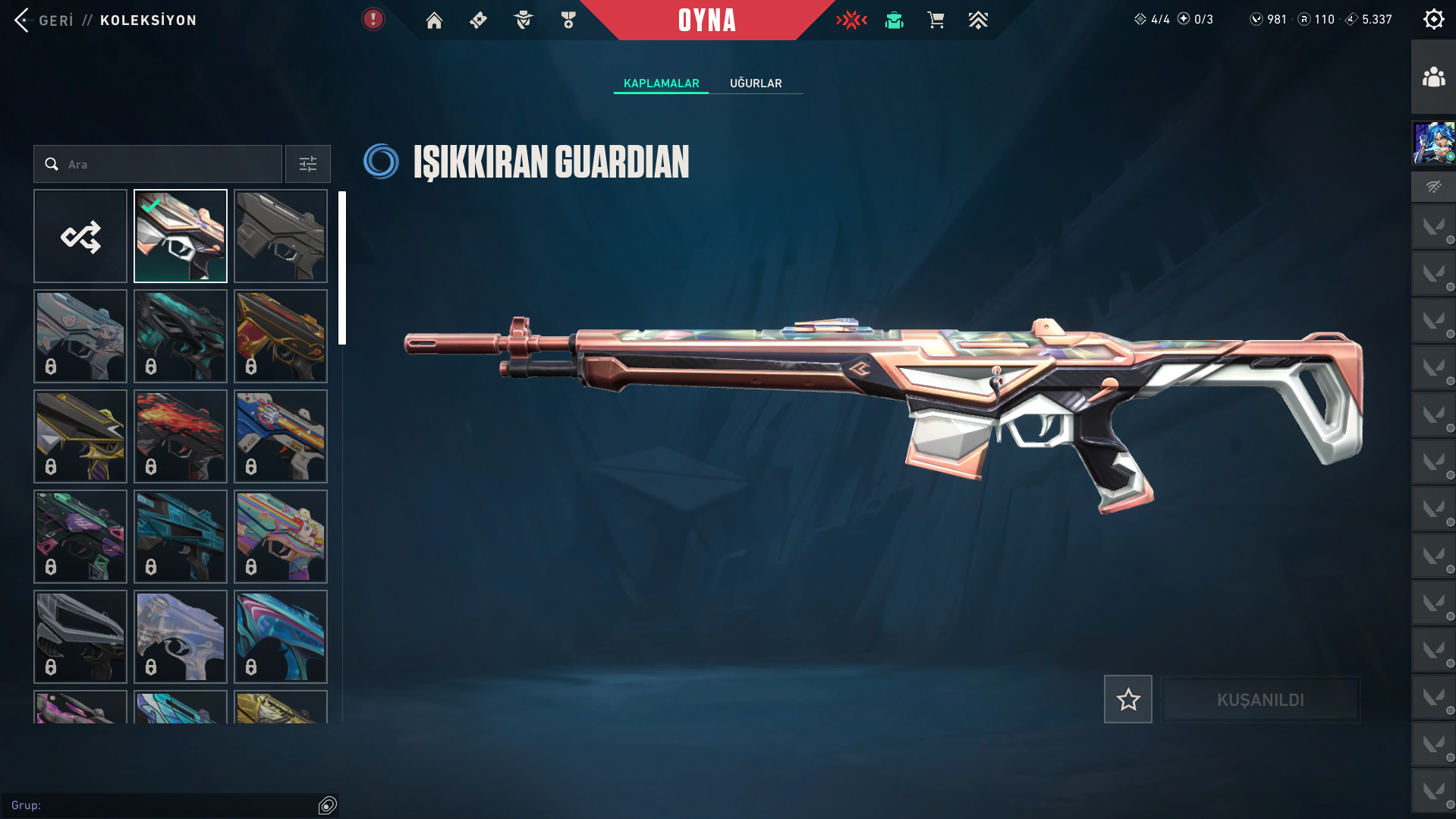
Task: Choose the default grey Guardian skin
Action: click(x=281, y=236)
